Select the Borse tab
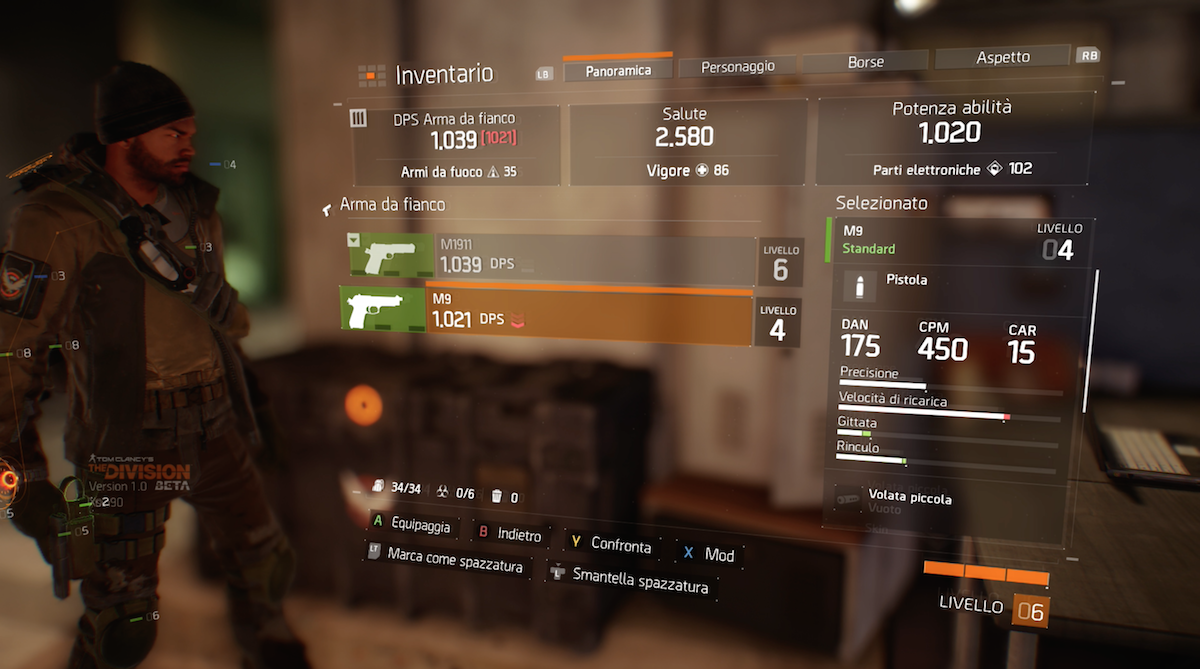 tap(865, 62)
